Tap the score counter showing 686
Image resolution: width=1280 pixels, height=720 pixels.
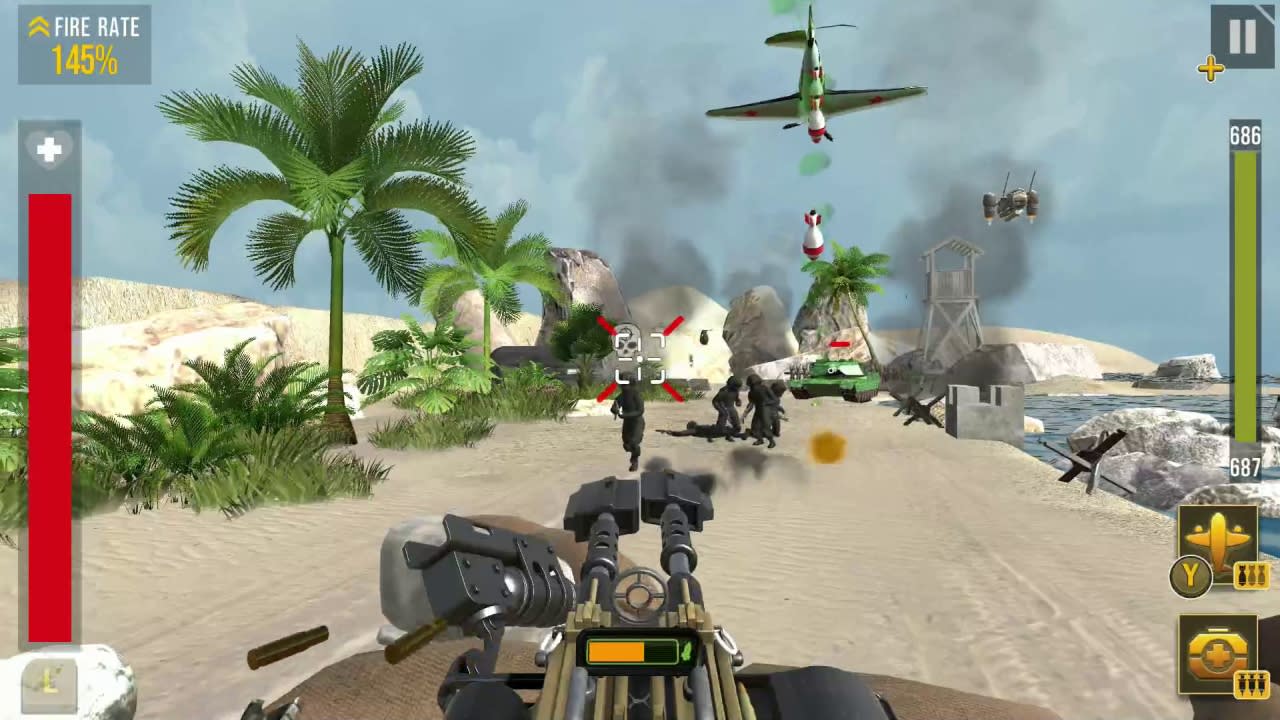[1245, 136]
